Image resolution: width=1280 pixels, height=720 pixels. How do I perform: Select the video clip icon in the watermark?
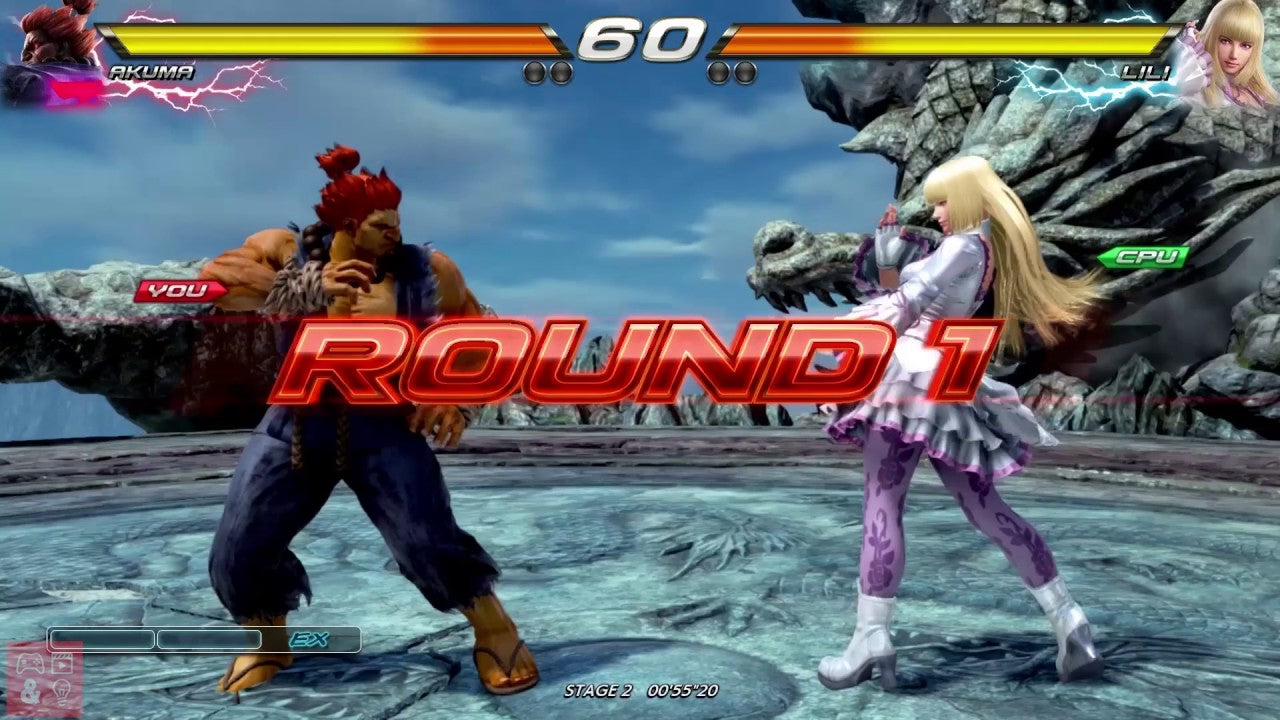click(62, 662)
